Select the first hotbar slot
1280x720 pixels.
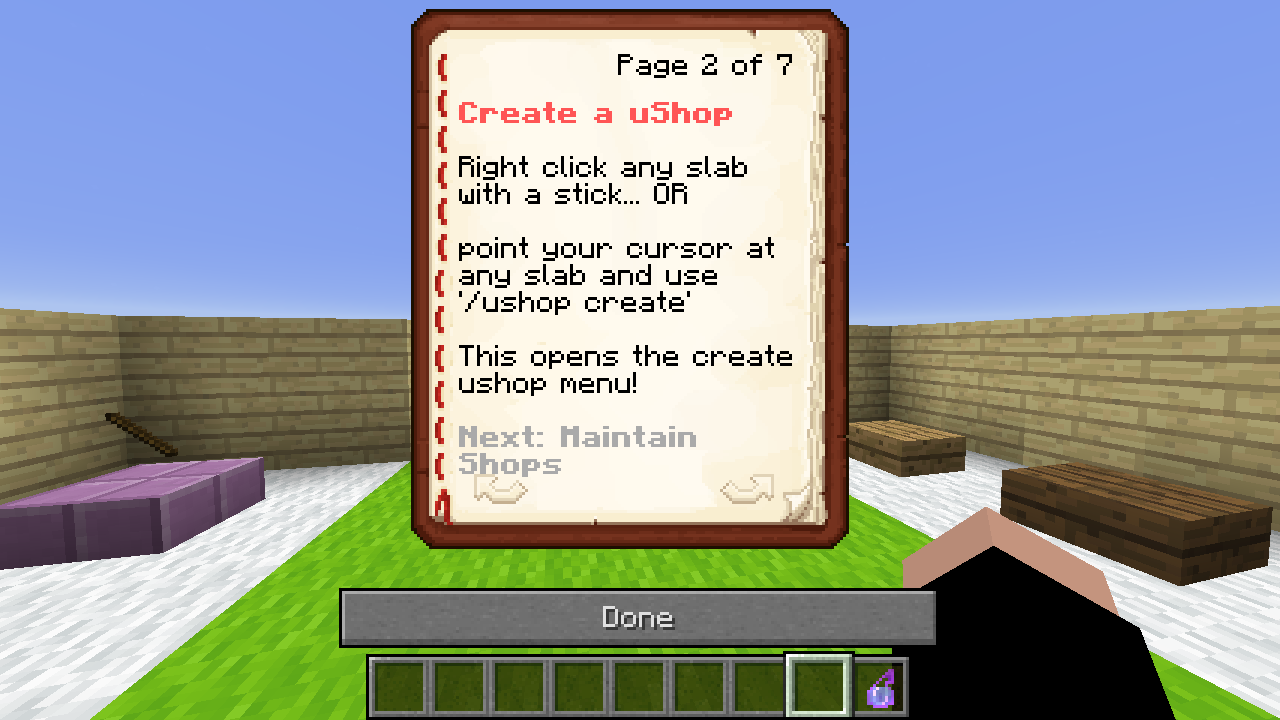click(x=400, y=688)
